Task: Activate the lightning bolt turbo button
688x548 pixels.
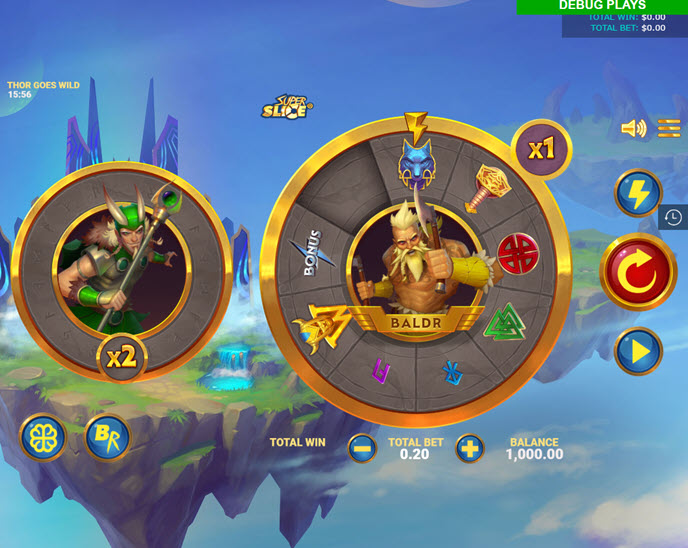Action: (638, 193)
